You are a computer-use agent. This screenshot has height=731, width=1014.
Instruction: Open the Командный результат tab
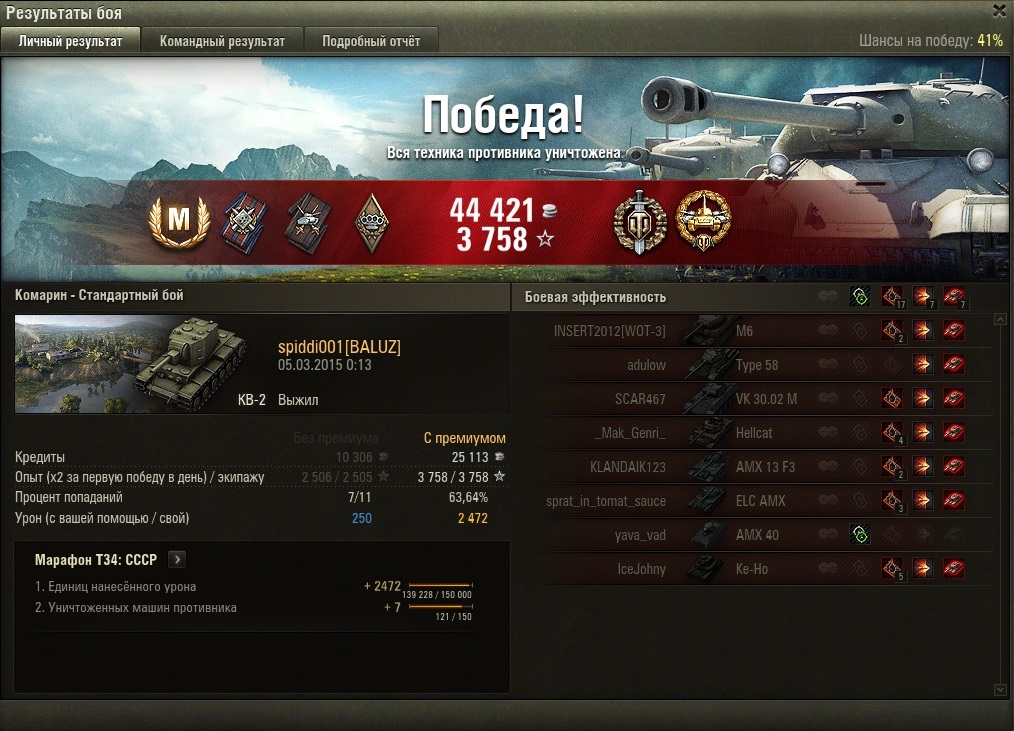(x=222, y=41)
